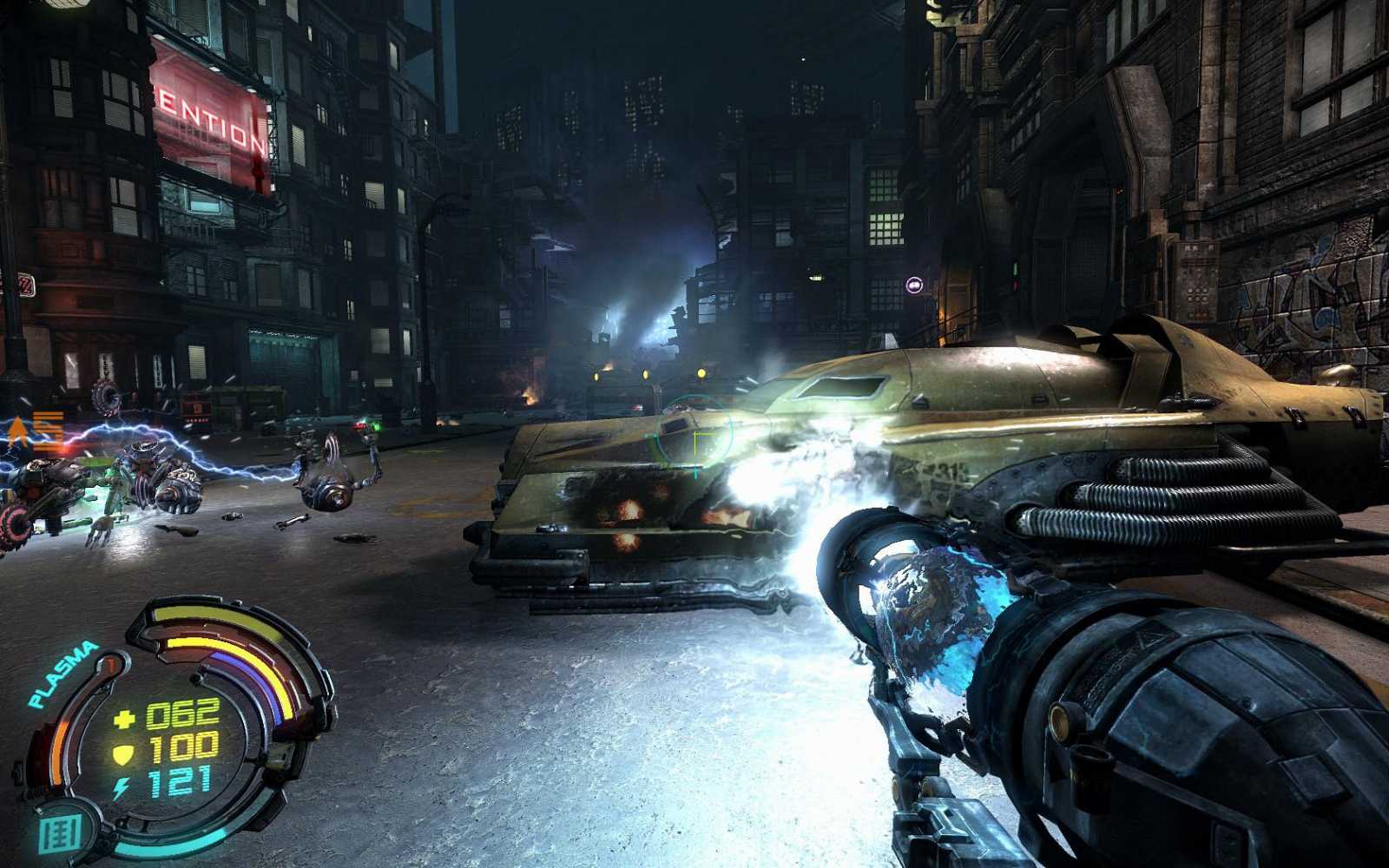Click the purple objective waypoint marker

[x=913, y=285]
